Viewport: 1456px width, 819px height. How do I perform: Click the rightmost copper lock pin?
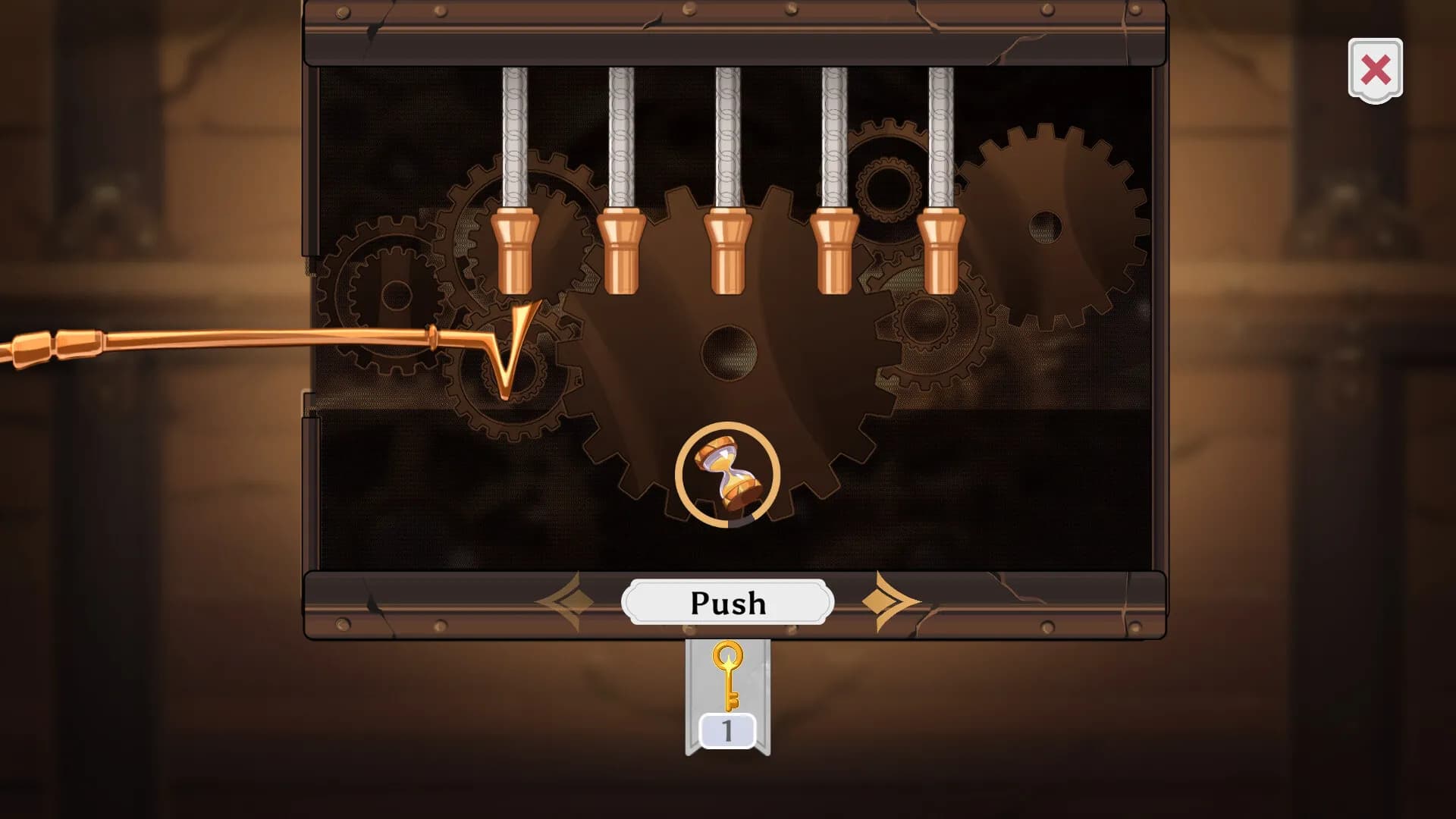940,250
